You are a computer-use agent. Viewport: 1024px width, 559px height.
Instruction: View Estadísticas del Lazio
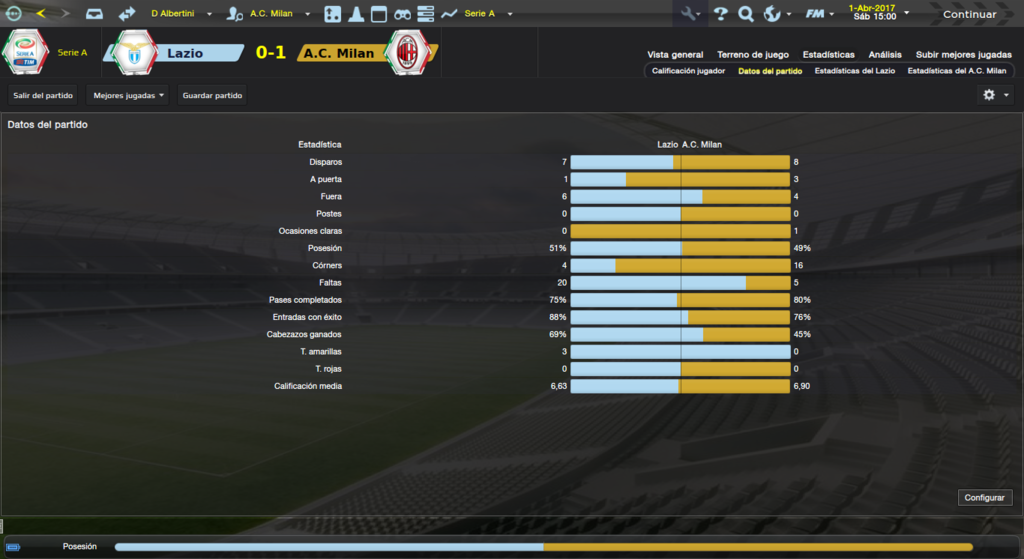(855, 71)
